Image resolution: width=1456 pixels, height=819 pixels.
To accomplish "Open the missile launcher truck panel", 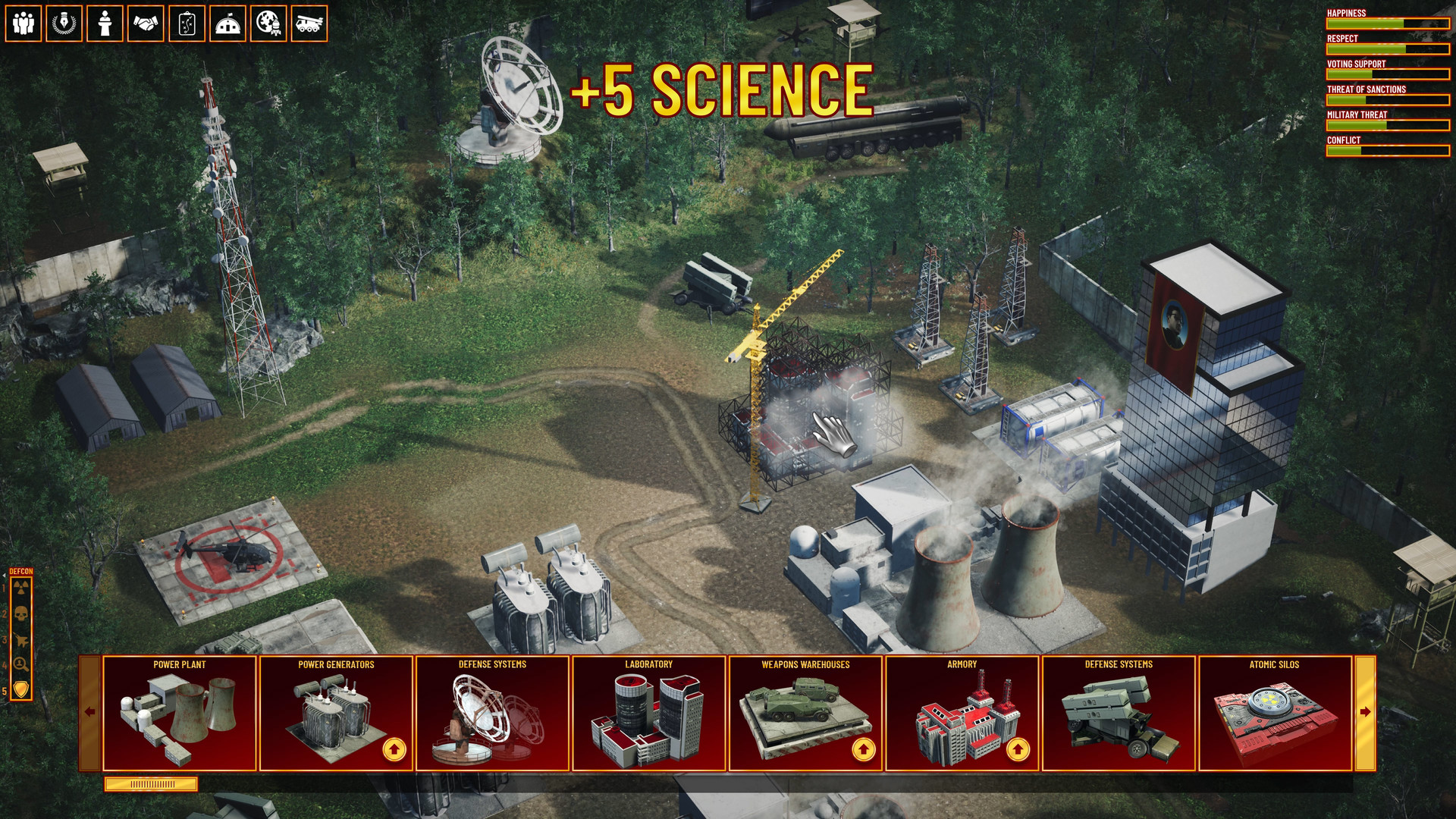I will pyautogui.click(x=308, y=24).
